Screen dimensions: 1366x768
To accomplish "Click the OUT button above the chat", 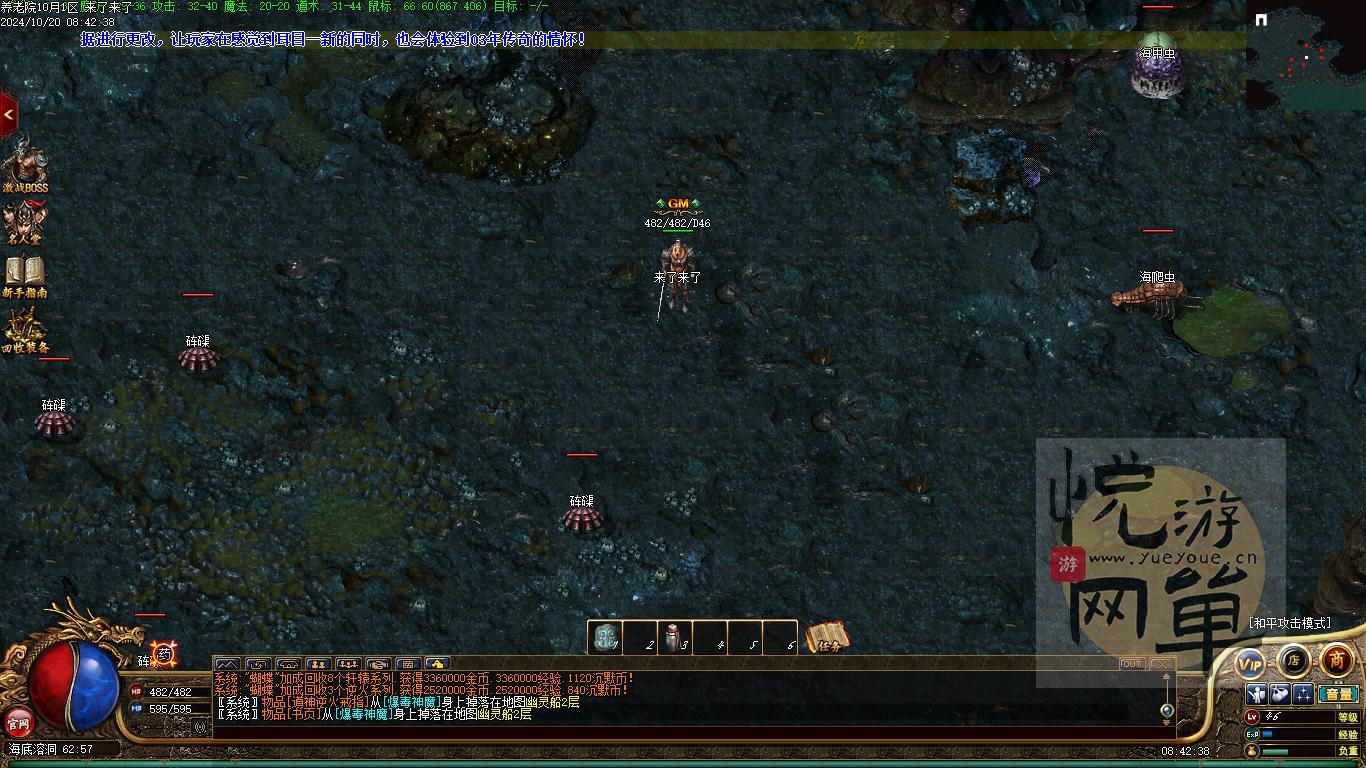I will point(1131,664).
